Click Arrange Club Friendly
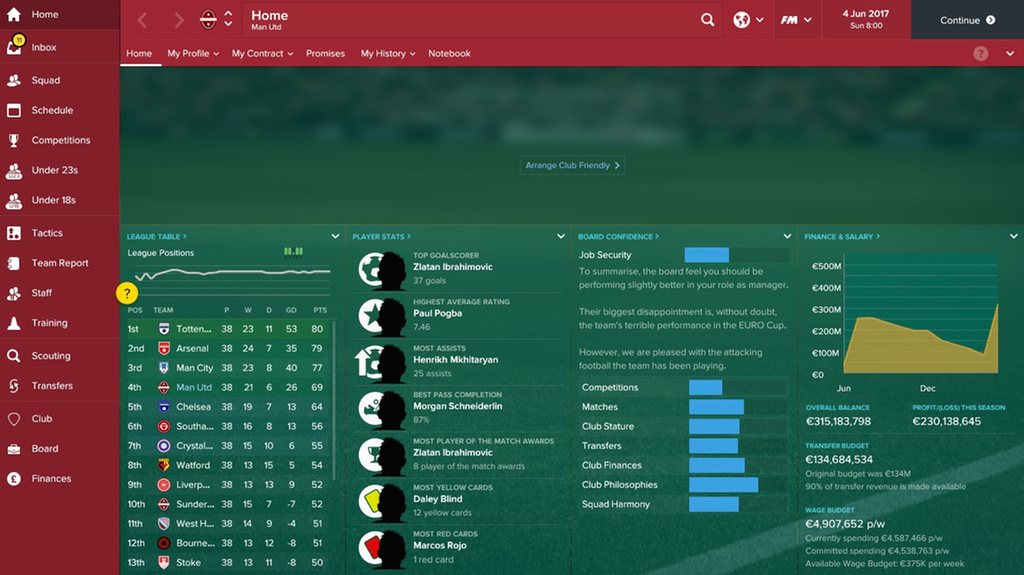 pos(572,166)
